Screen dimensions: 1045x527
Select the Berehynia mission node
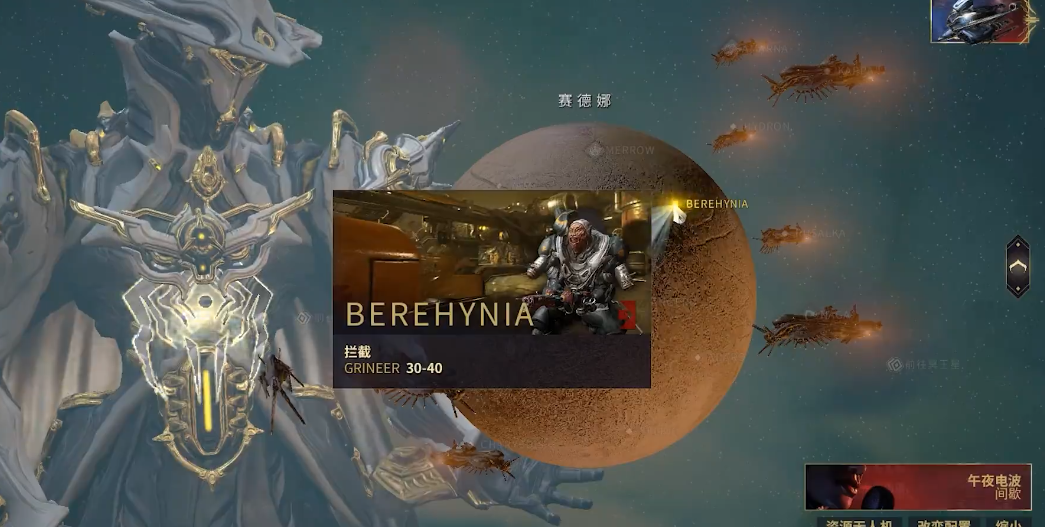pos(676,206)
